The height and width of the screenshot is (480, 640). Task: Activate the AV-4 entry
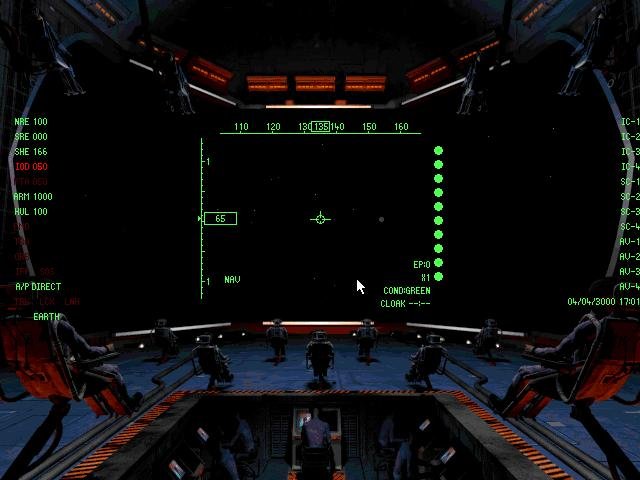click(630, 287)
